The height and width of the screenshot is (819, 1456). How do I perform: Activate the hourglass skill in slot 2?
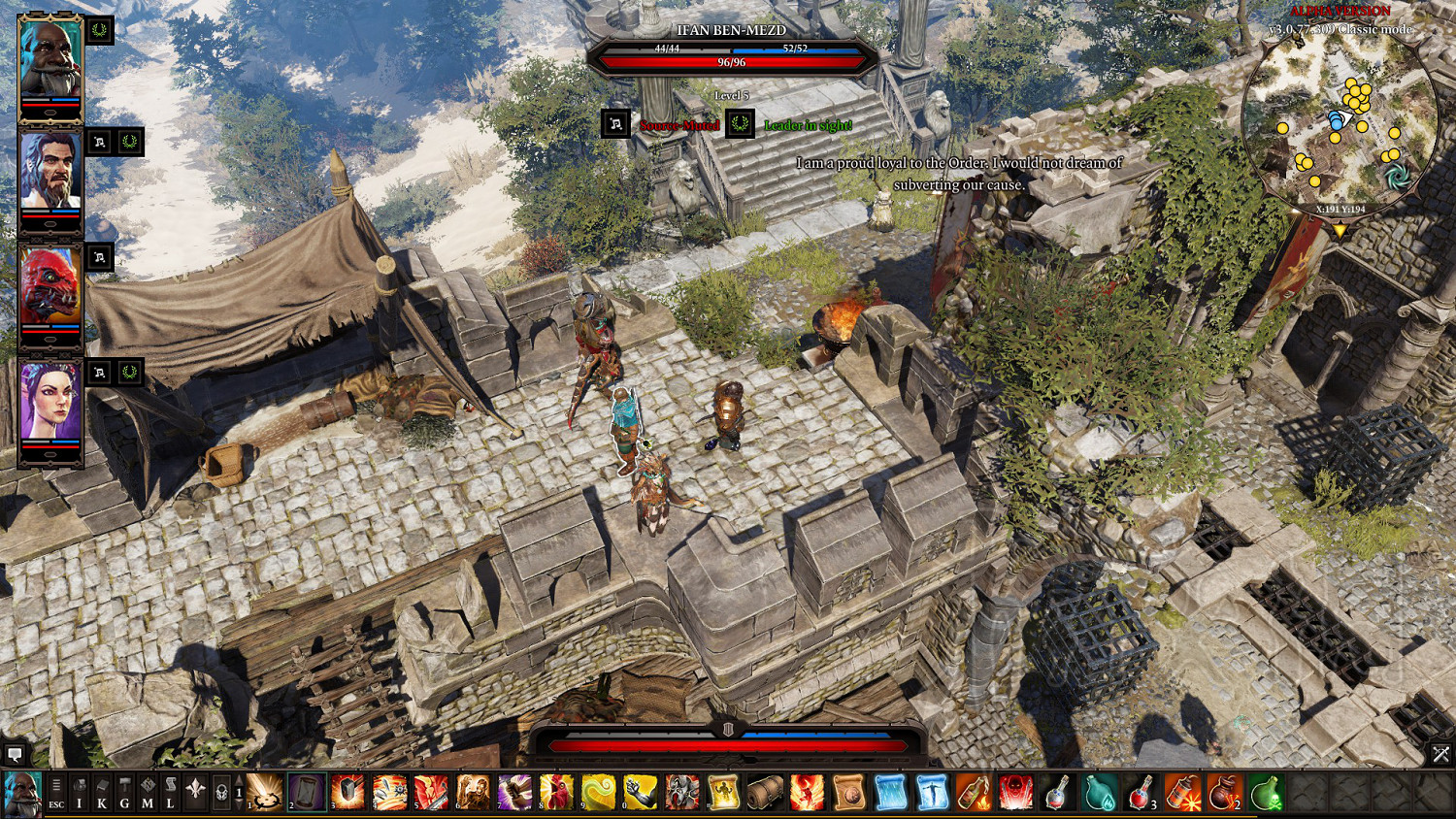[x=306, y=792]
